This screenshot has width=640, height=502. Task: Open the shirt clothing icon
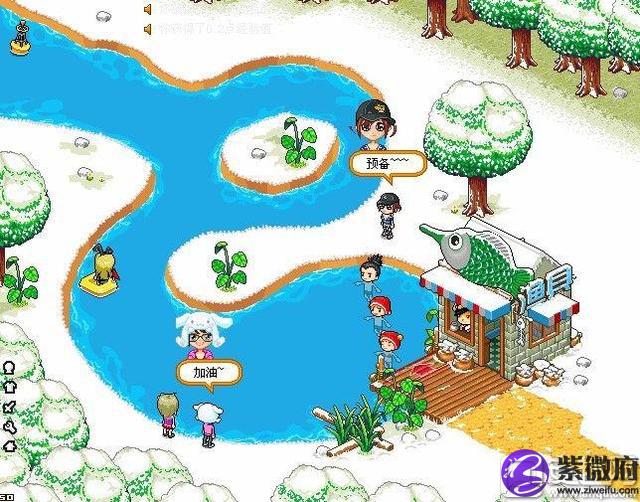pos(9,387)
